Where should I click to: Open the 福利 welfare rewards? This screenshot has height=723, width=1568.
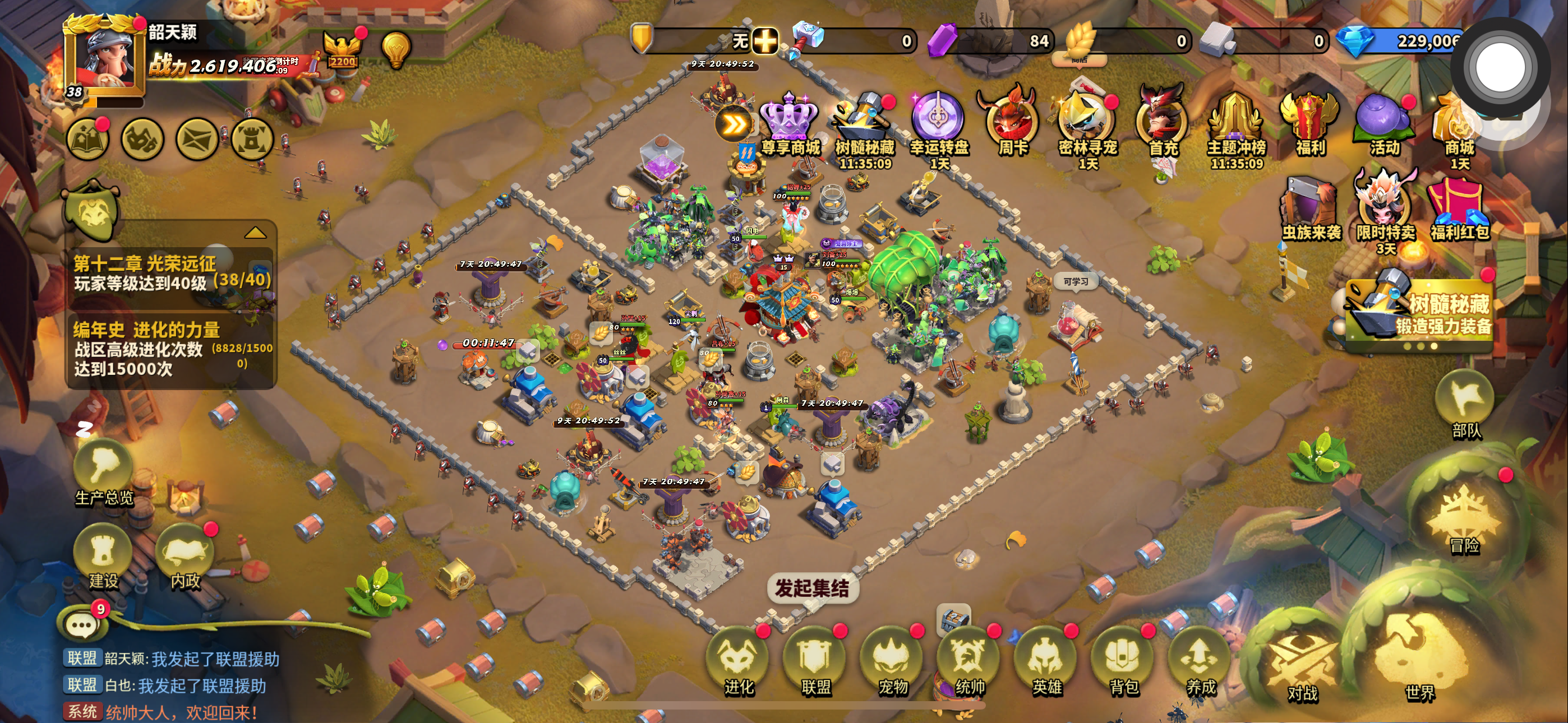(1310, 125)
